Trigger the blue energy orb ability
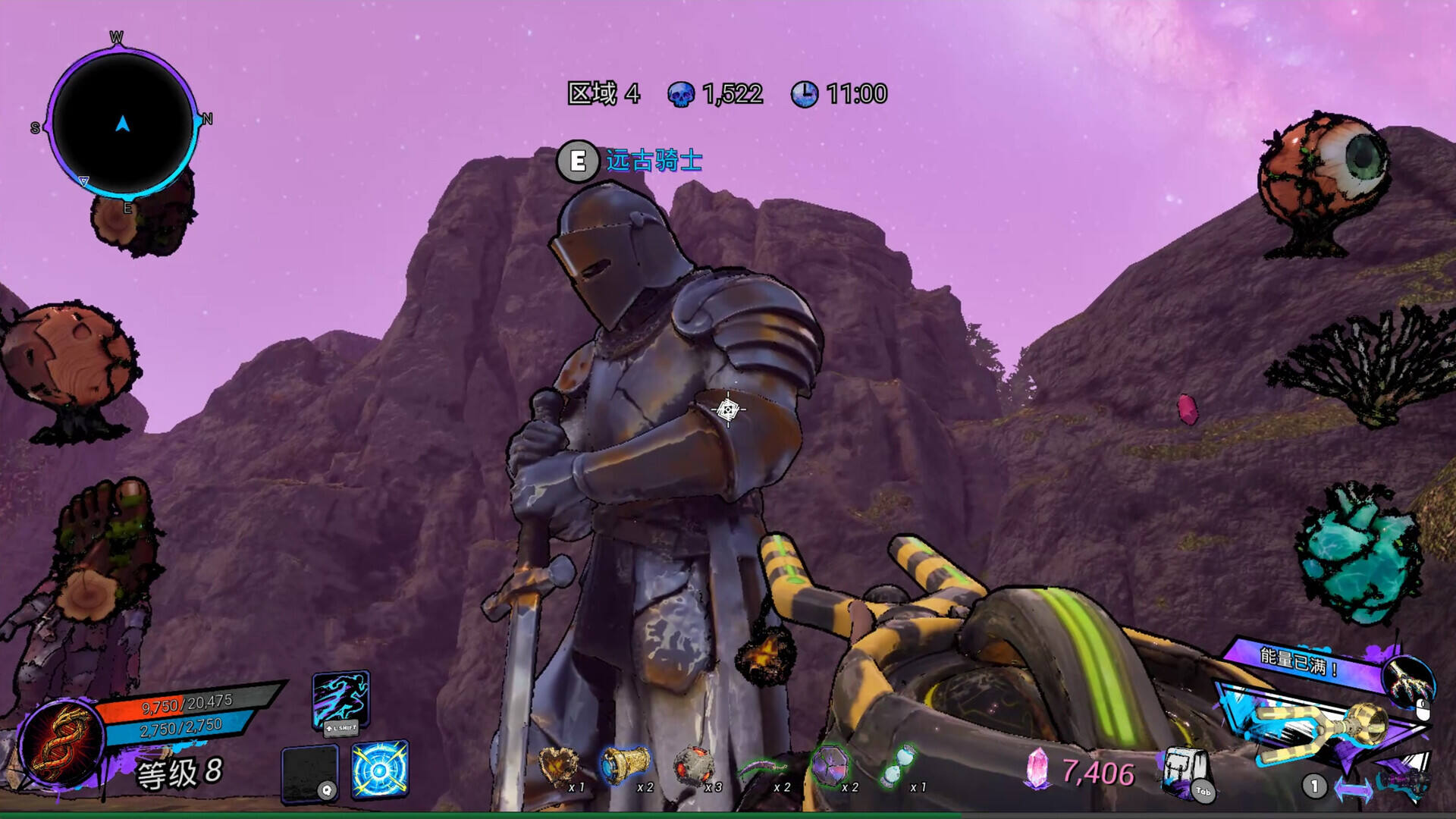This screenshot has width=1456, height=819. pos(380,769)
